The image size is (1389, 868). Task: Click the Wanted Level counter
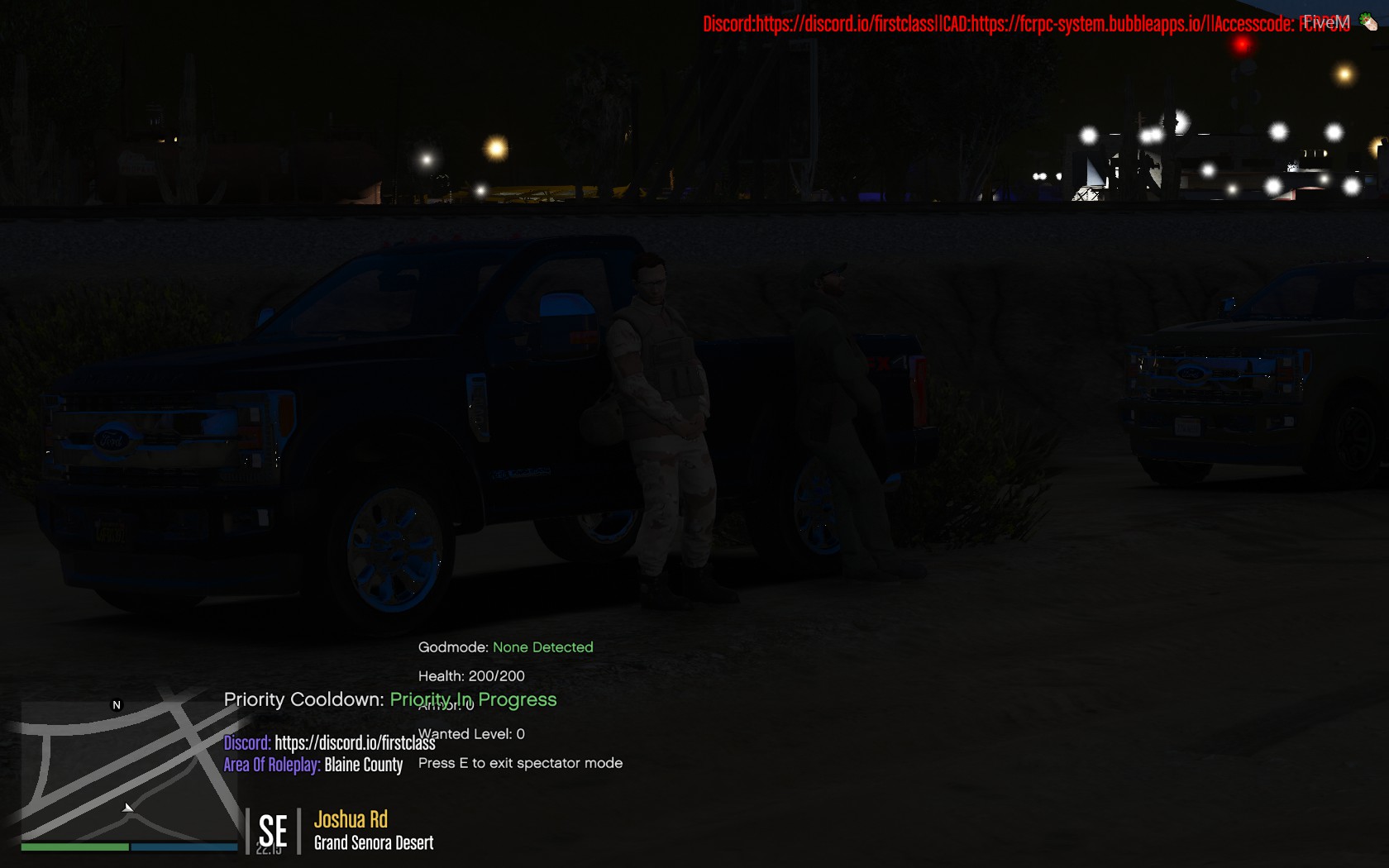[x=471, y=733]
